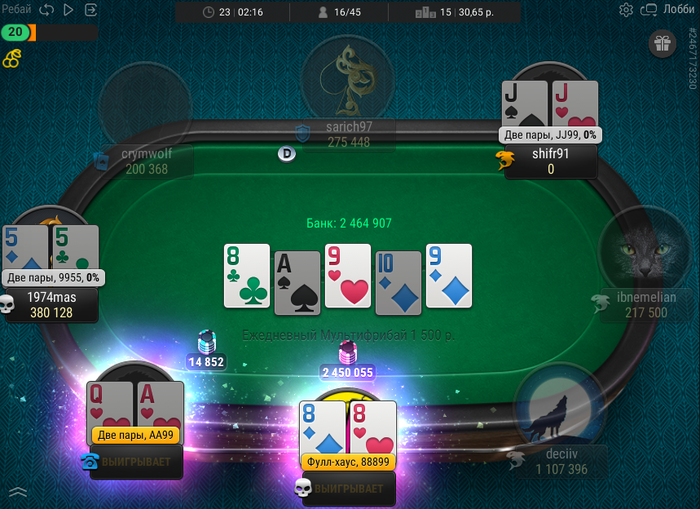Click the yellow coins icon

pyautogui.click(x=11, y=58)
